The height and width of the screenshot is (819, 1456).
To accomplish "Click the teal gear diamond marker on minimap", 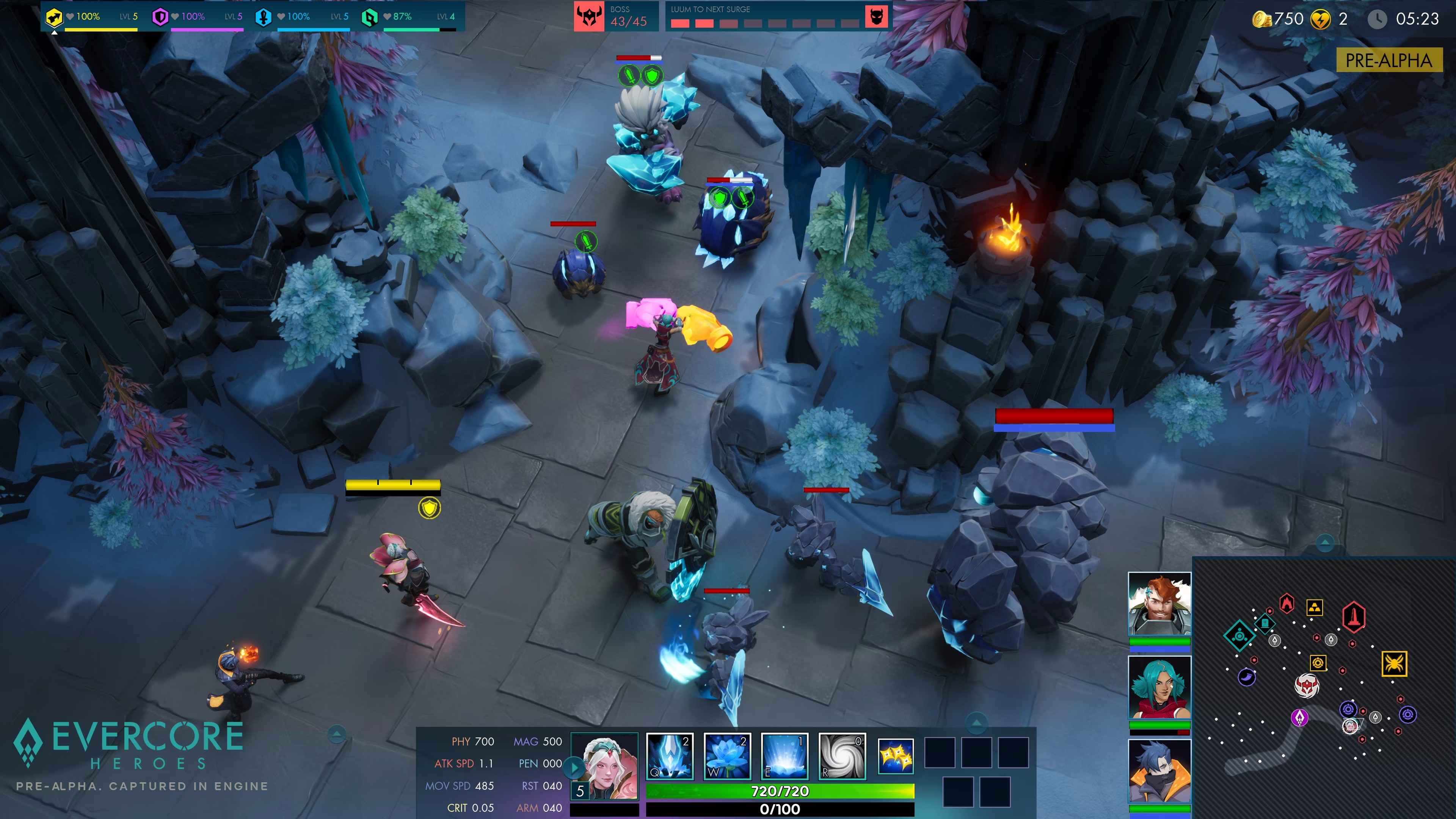I will 1240,636.
